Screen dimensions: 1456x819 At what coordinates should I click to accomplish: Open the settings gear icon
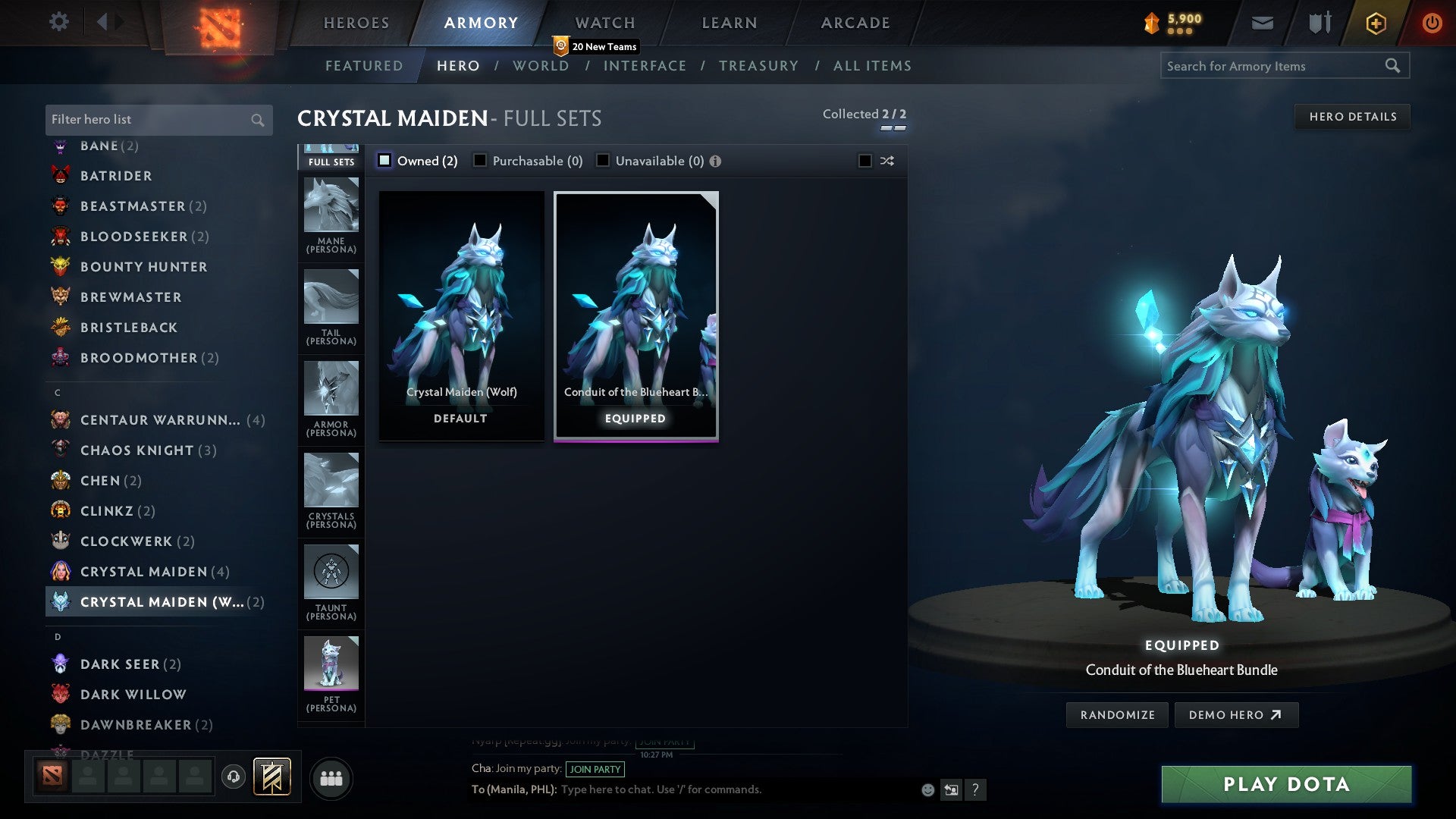[x=58, y=23]
